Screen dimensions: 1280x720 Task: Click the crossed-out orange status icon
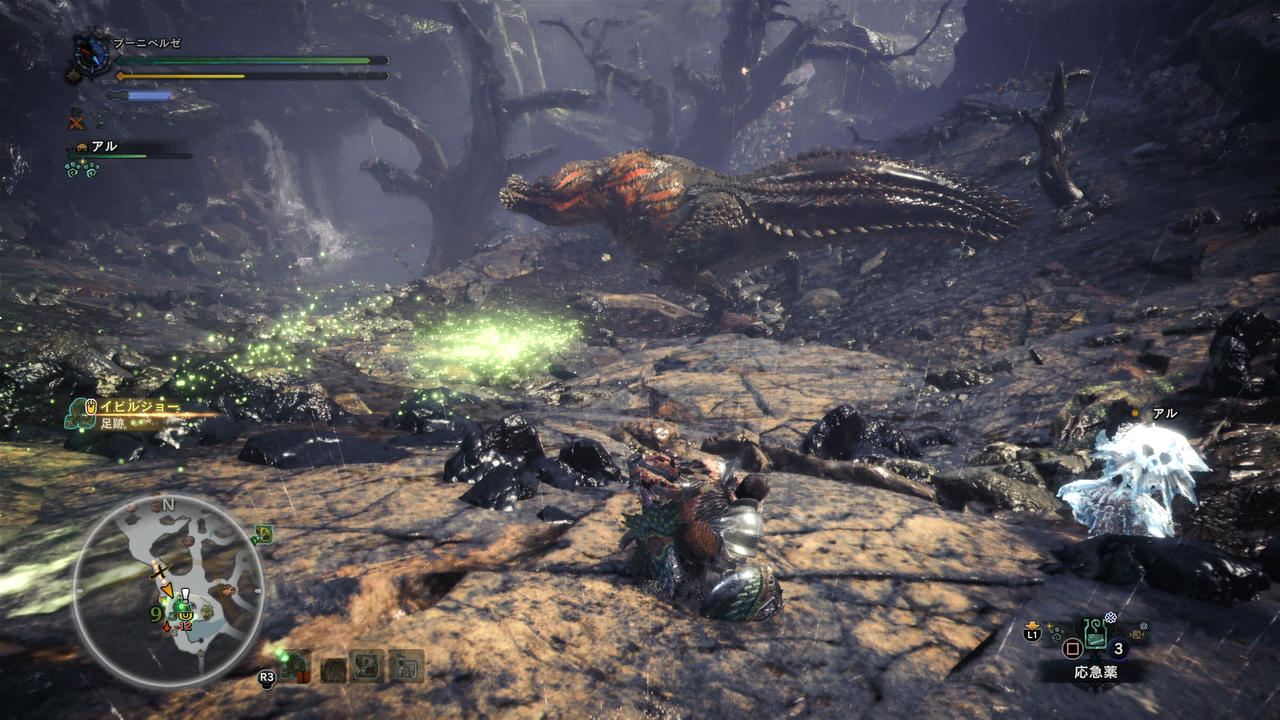pos(76,122)
